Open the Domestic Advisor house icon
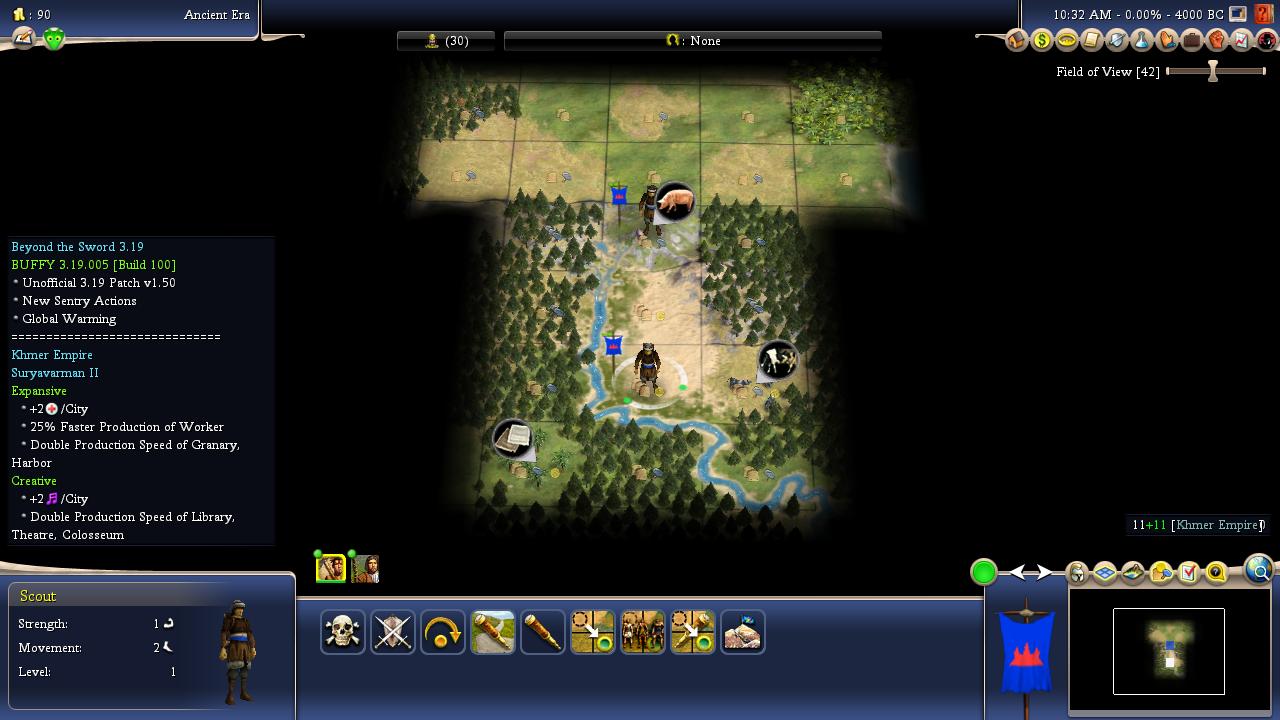1280x720 pixels. pyautogui.click(x=1017, y=41)
